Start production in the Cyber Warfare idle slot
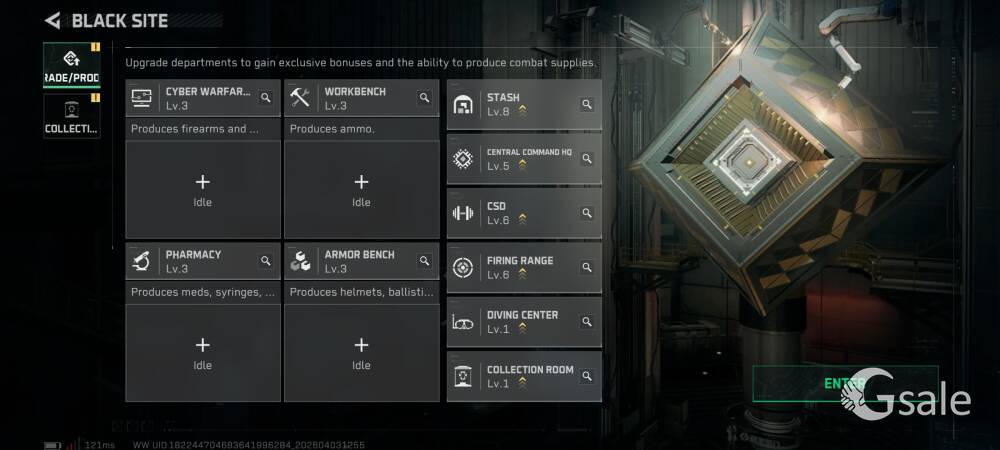 203,189
